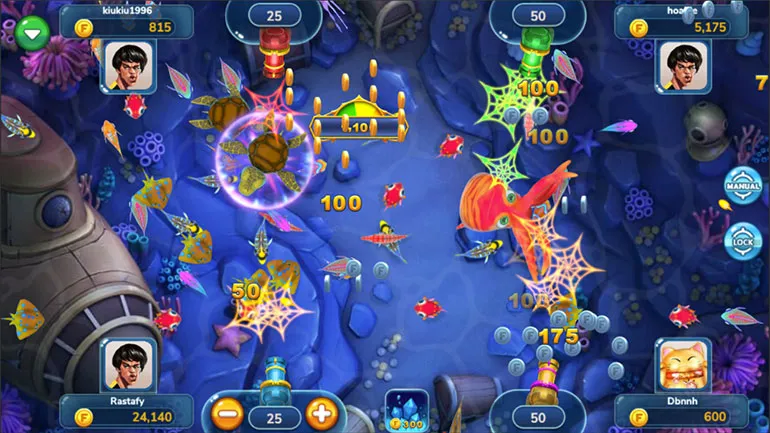Activate the LOCK target button
Image resolution: width=770 pixels, height=433 pixels.
[742, 241]
